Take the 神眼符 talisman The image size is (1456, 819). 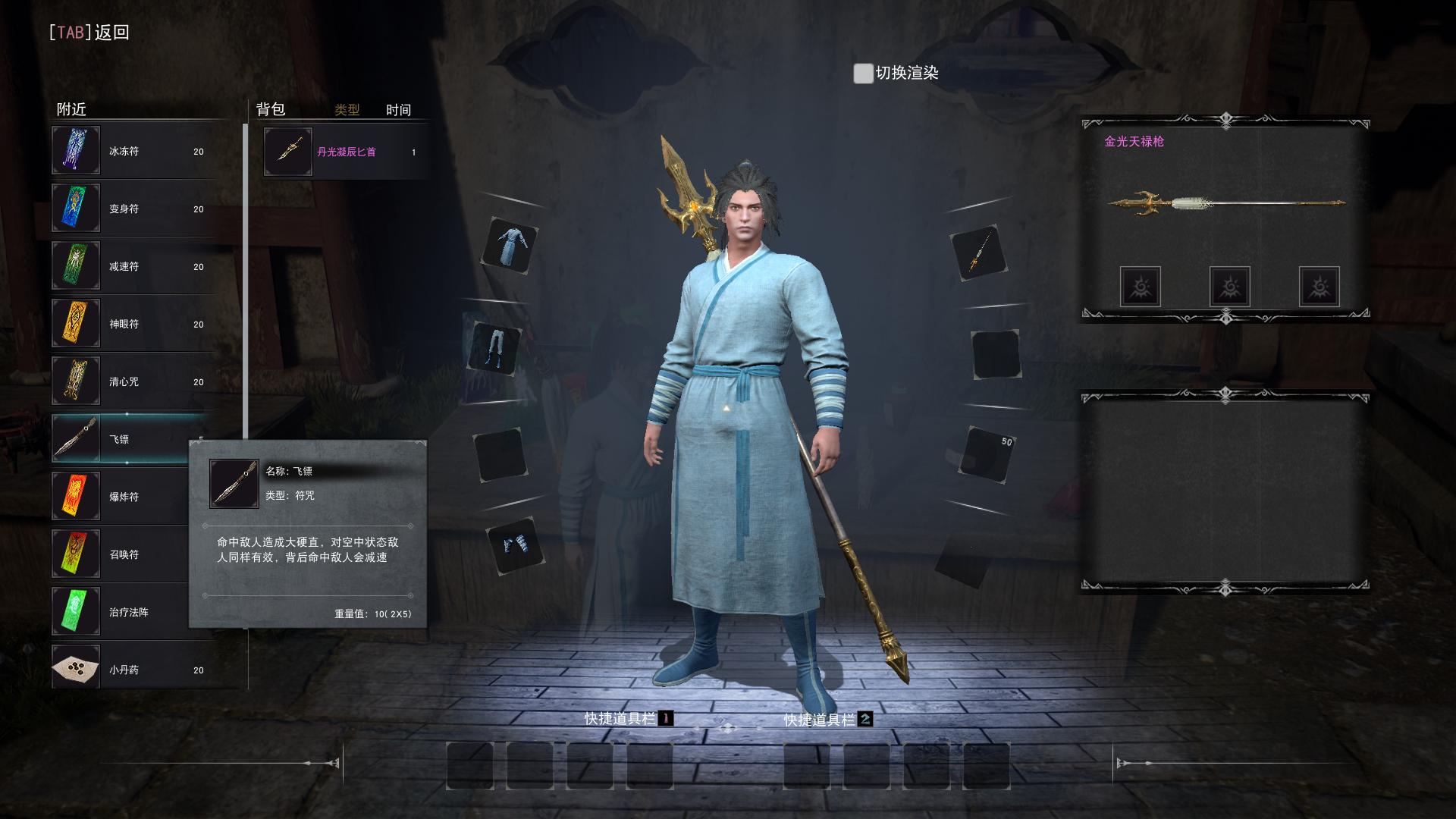pyautogui.click(x=133, y=324)
